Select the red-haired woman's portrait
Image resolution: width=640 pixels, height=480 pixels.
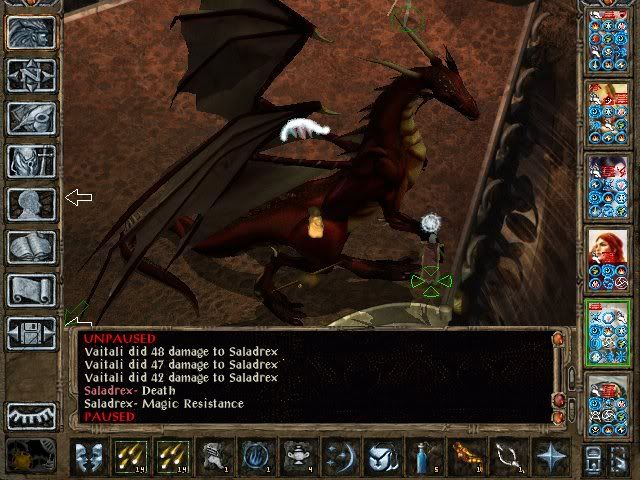[607, 255]
